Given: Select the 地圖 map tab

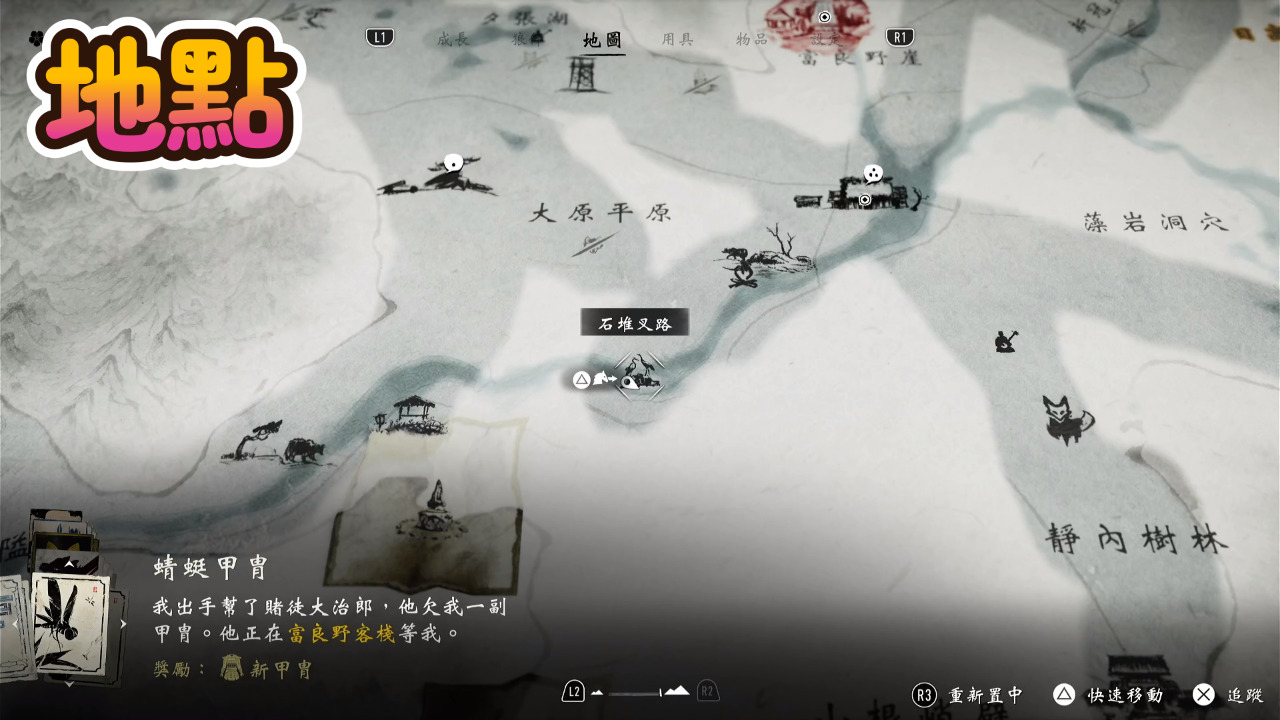Looking at the screenshot, I should tap(603, 40).
